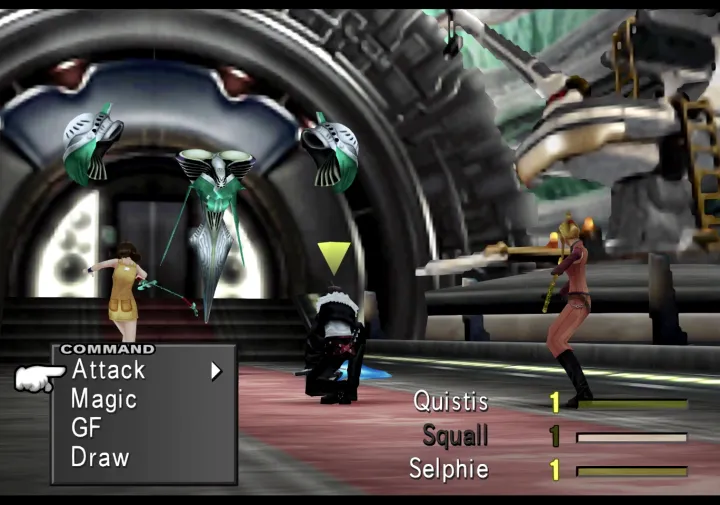
Task: Select Selphie in the party list
Action: [449, 469]
